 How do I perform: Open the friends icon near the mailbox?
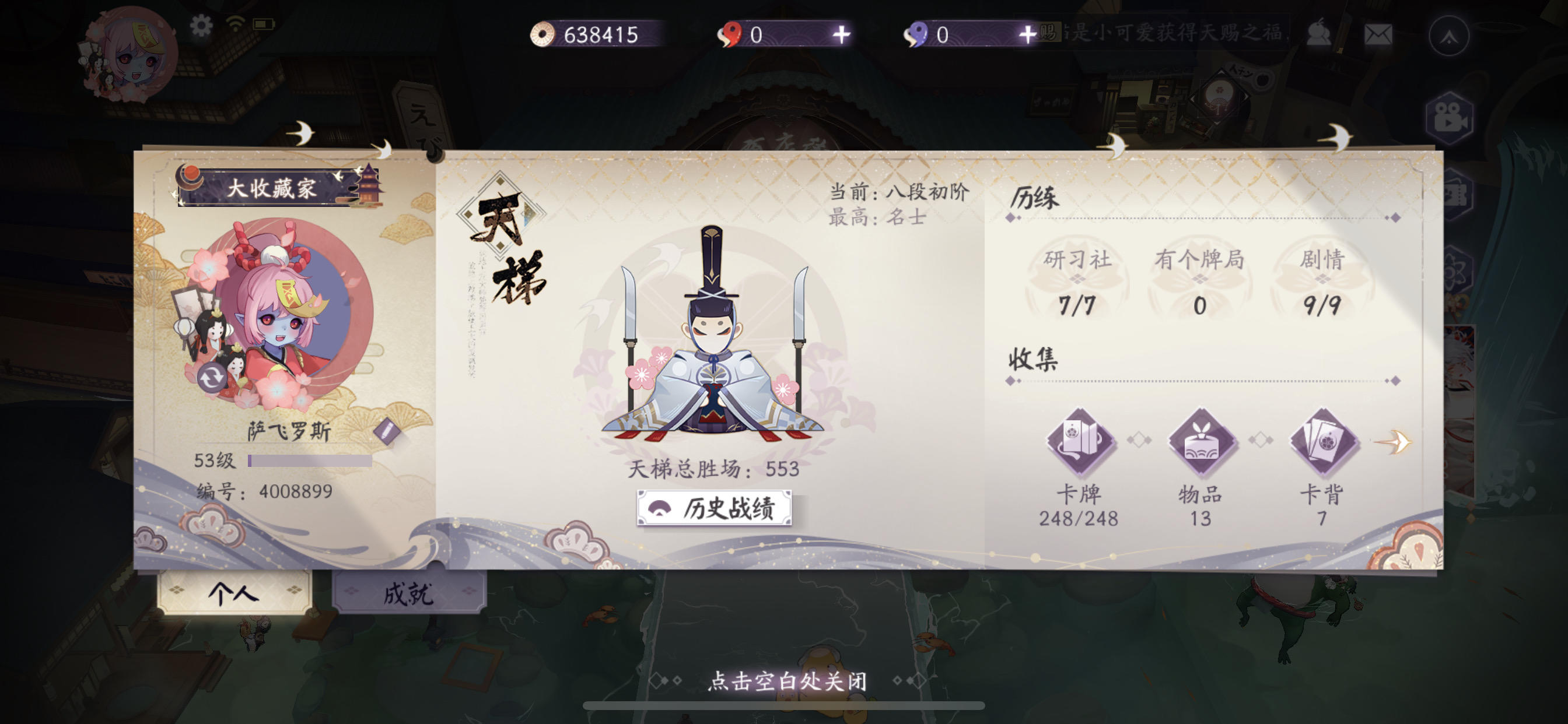click(1320, 34)
